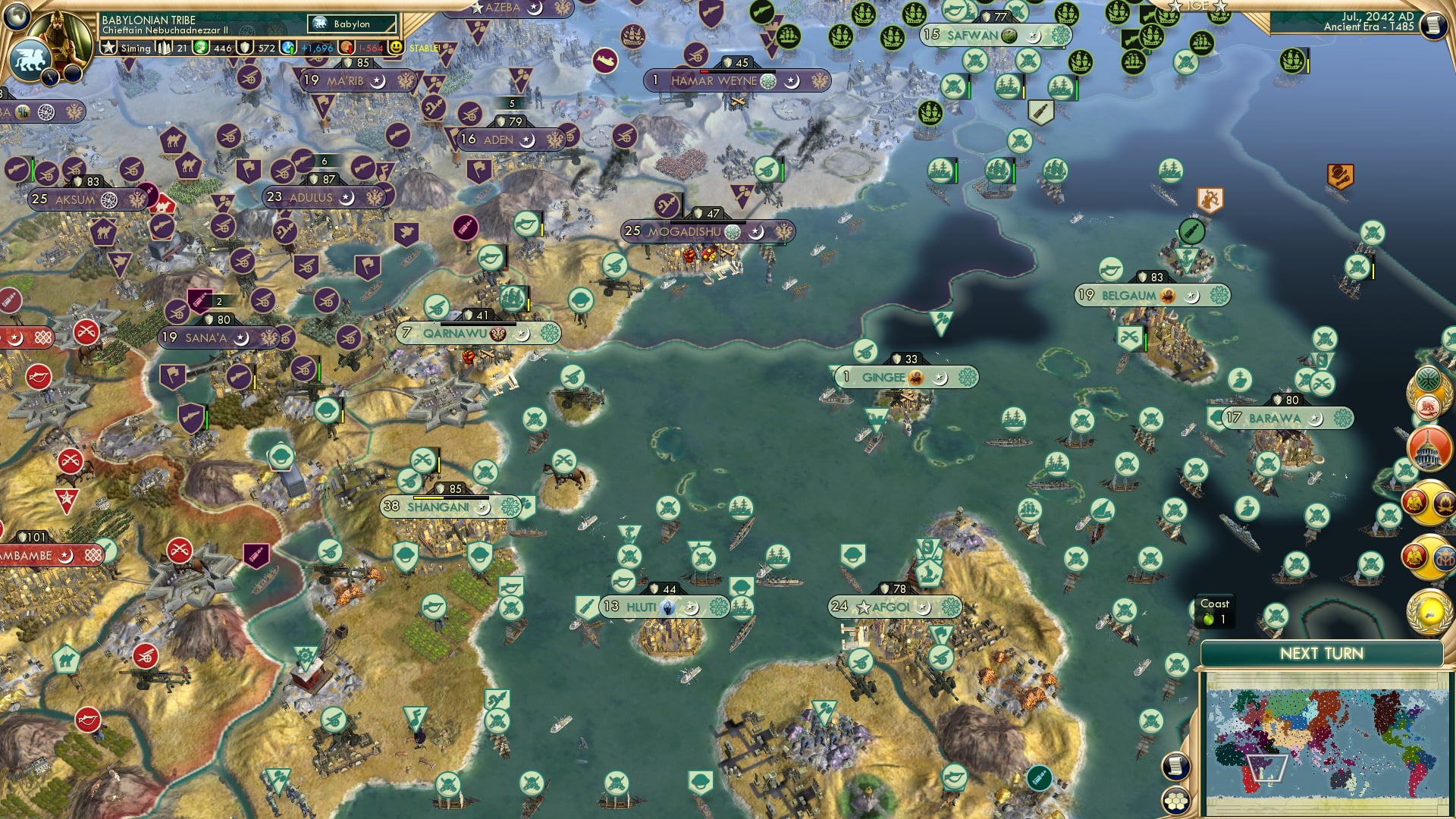Click the gold coin icon showing 446
Screen dimensions: 1456x819
coord(200,48)
